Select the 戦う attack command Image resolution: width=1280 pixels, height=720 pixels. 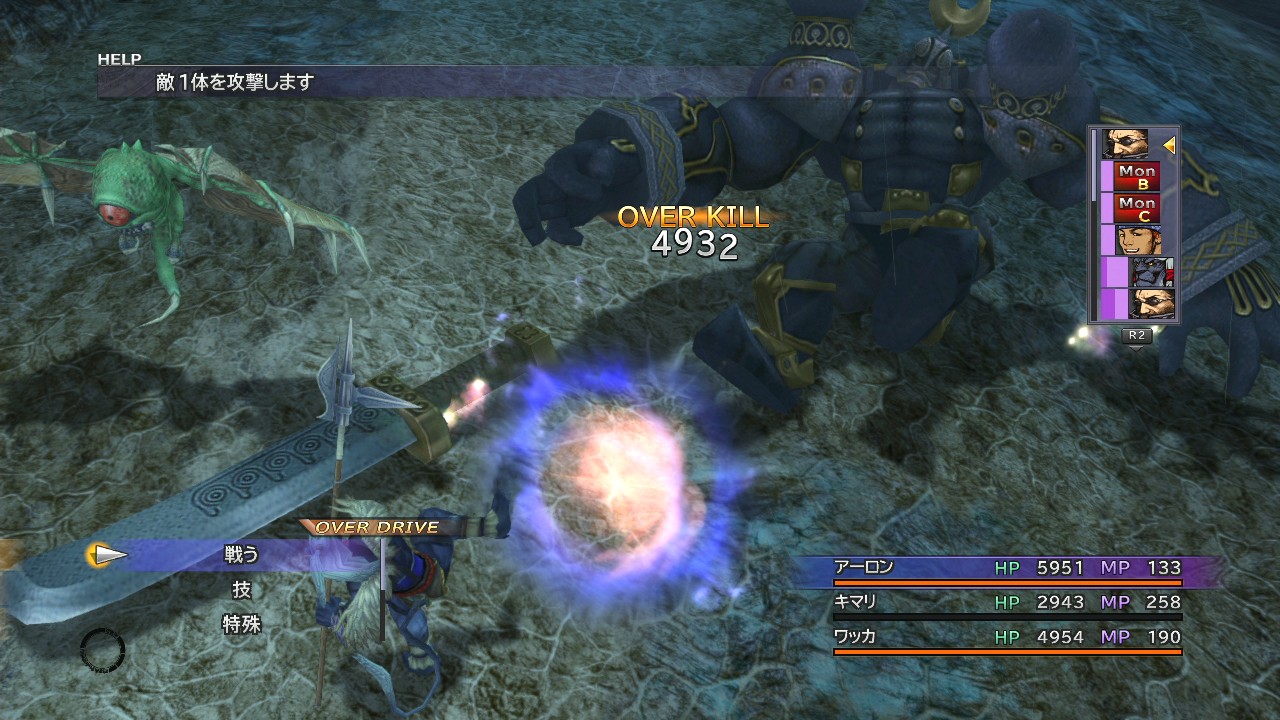pyautogui.click(x=241, y=555)
